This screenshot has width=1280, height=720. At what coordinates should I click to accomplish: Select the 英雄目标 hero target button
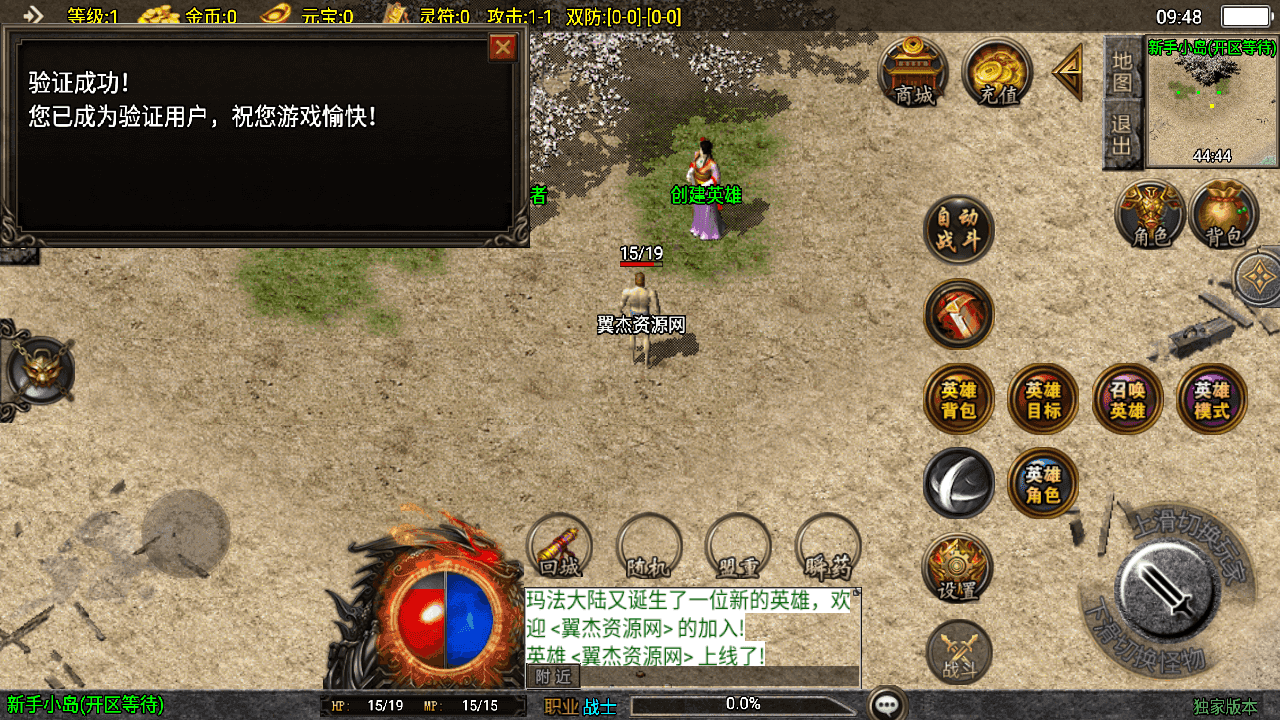[x=1043, y=399]
